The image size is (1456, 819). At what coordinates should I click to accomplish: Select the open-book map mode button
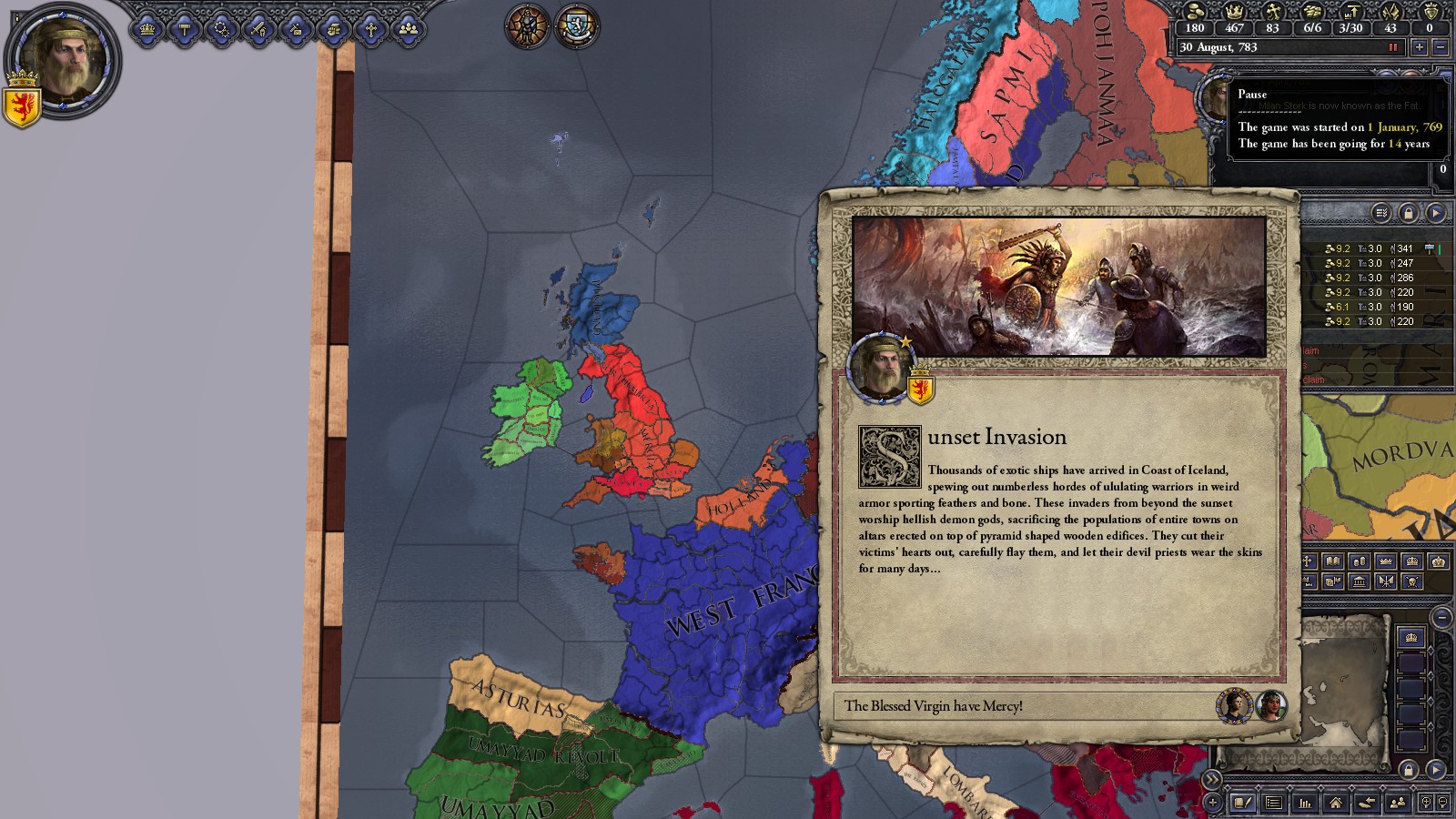click(x=1332, y=561)
